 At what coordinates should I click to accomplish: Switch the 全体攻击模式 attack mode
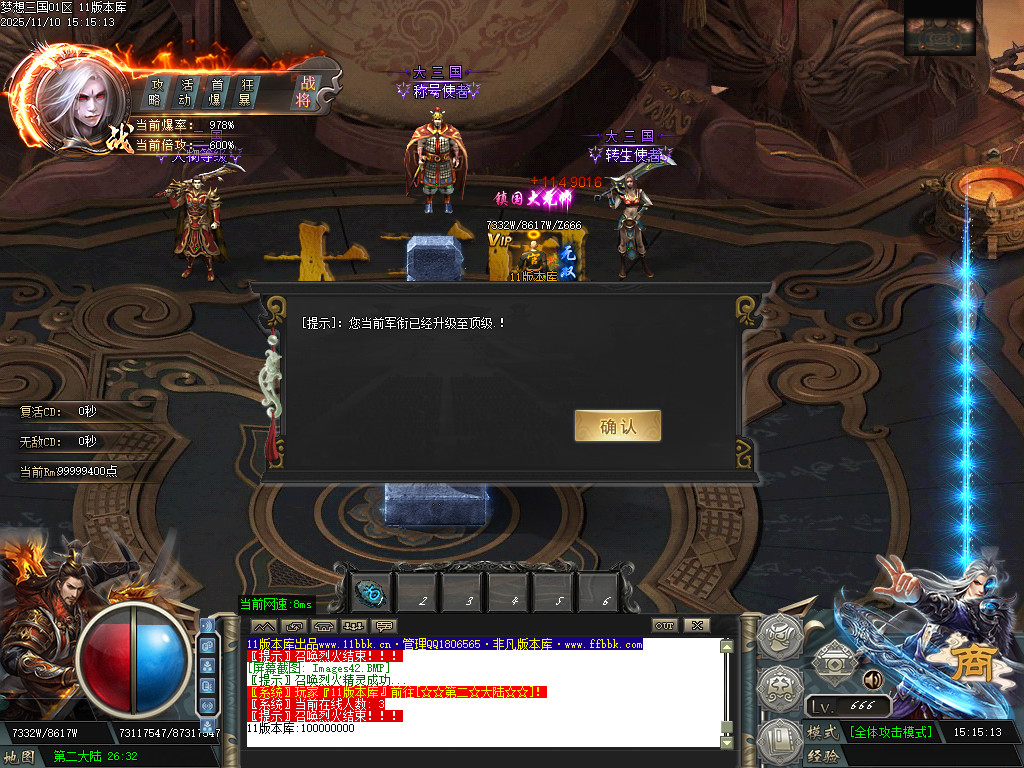tap(890, 732)
